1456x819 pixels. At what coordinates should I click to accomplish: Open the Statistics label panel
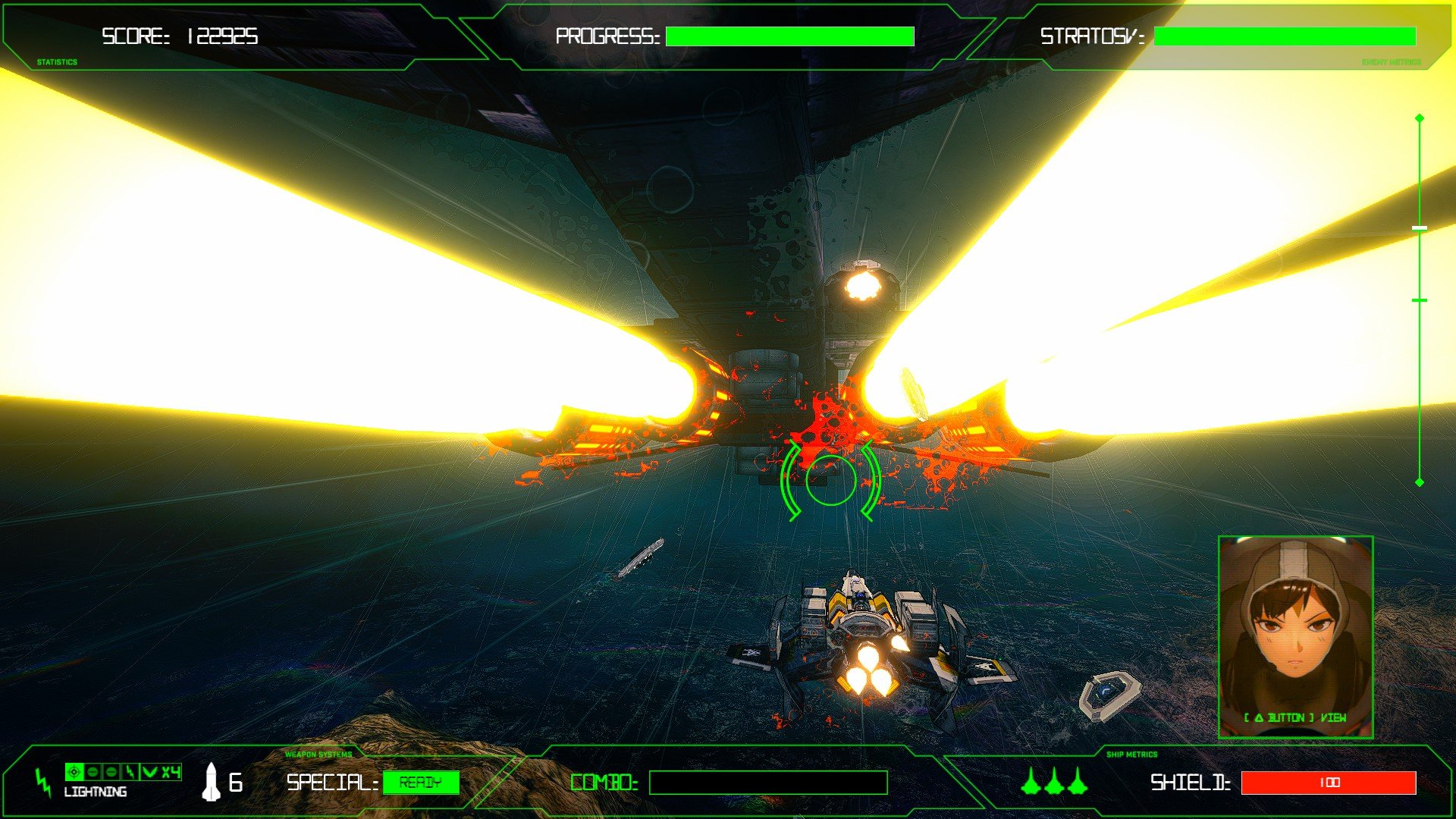click(57, 62)
